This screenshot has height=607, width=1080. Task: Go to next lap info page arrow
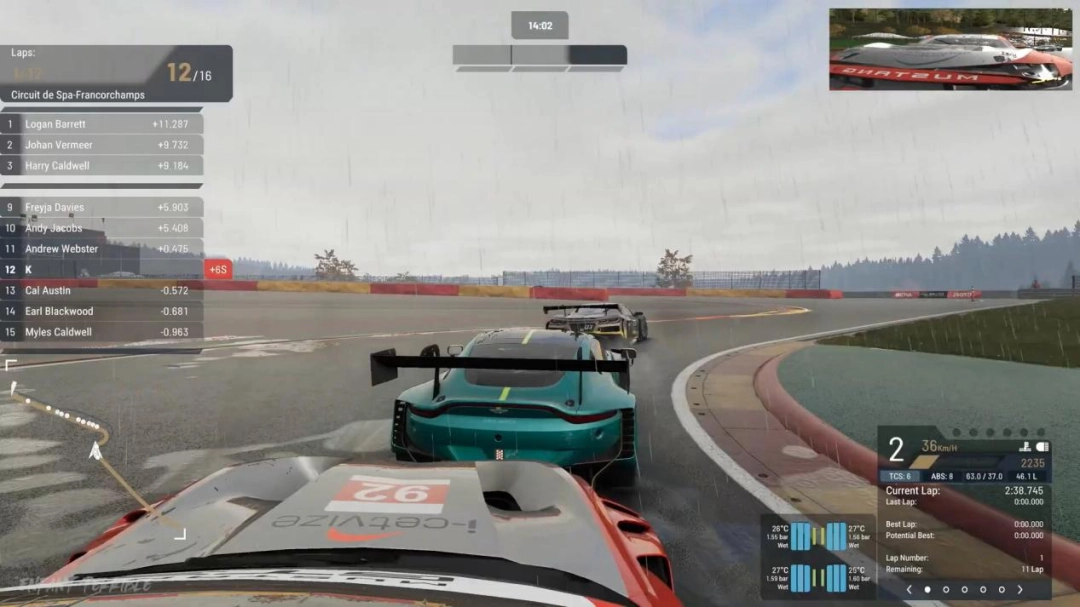coord(1020,590)
